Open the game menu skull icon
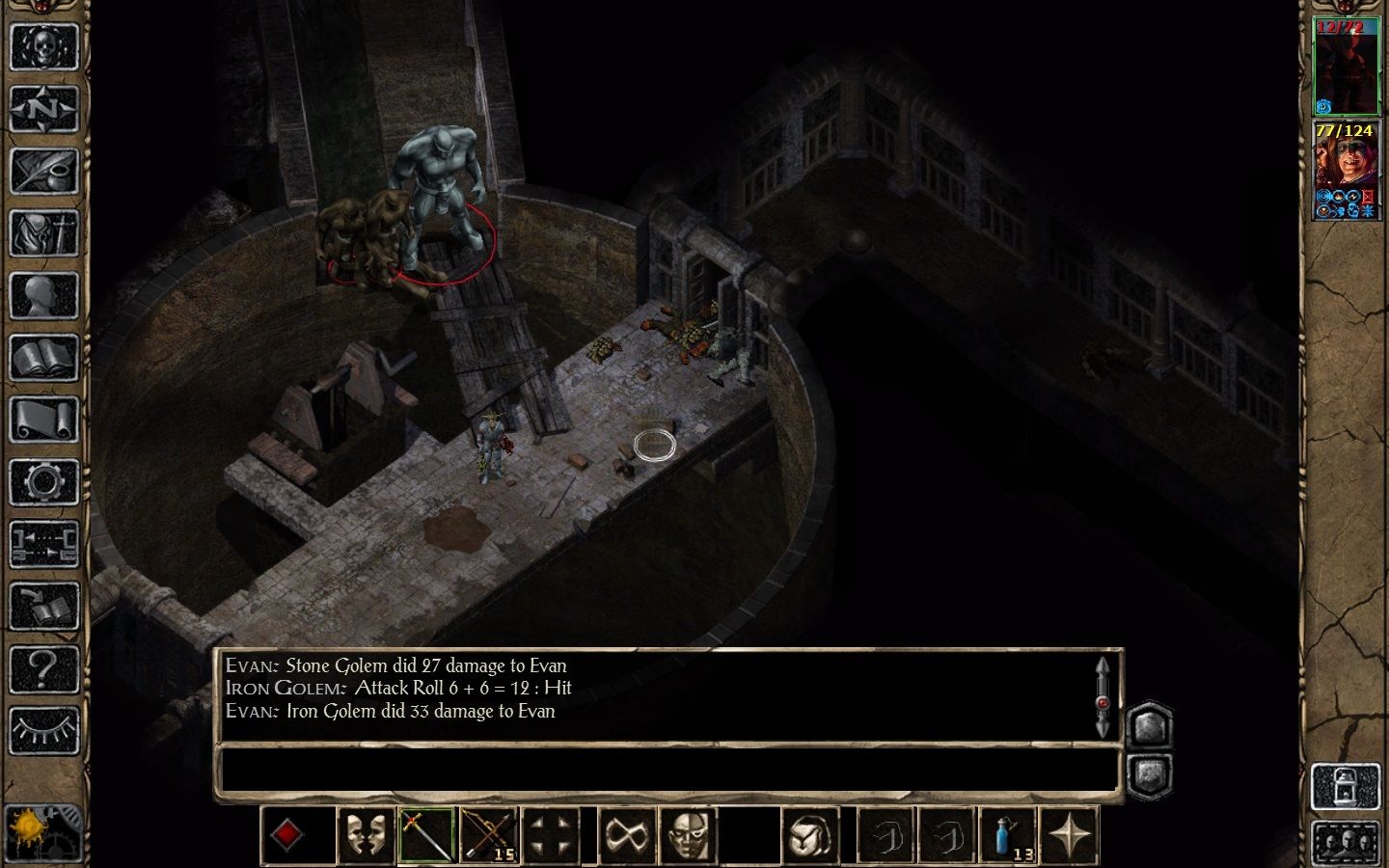1389x868 pixels. click(x=43, y=46)
